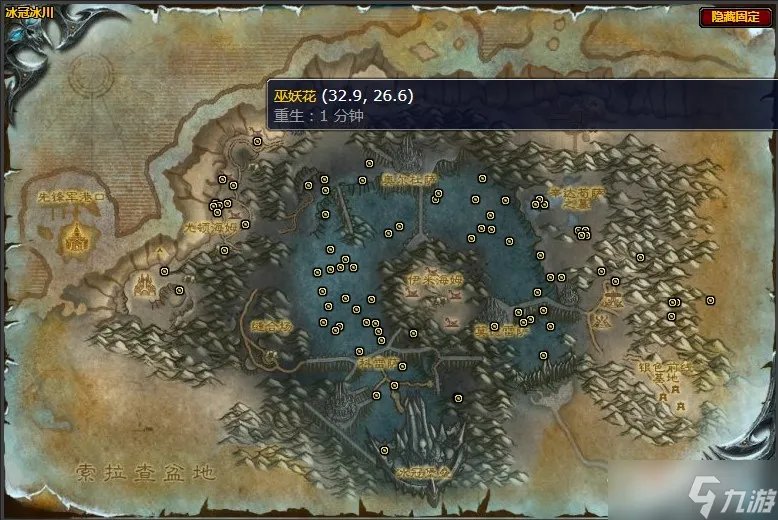This screenshot has height=520, width=778.
Task: Click the 隐藏固定 button
Action: point(735,17)
